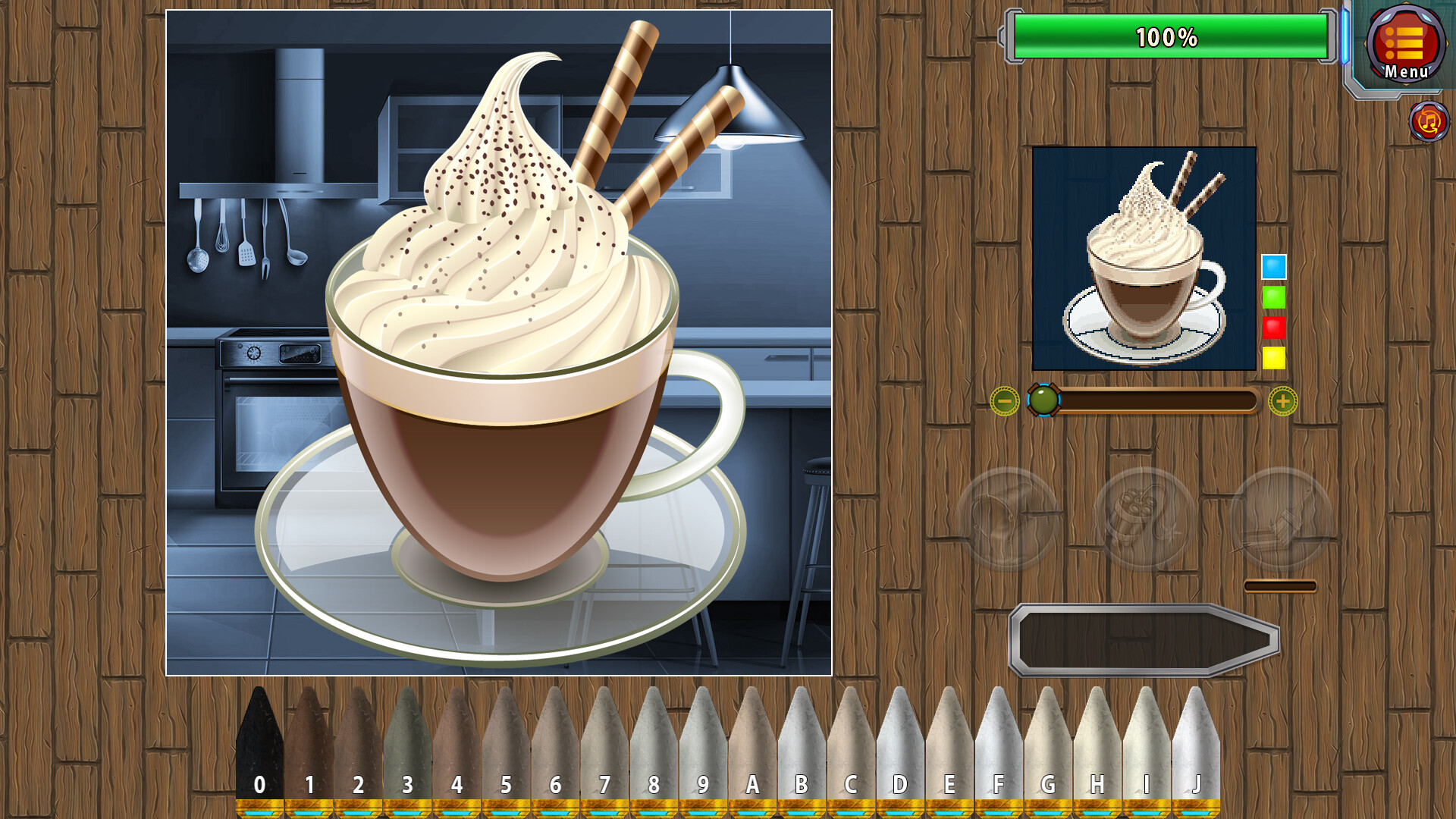
Task: Click the pixelated cup preview thumbnail
Action: click(x=1145, y=258)
